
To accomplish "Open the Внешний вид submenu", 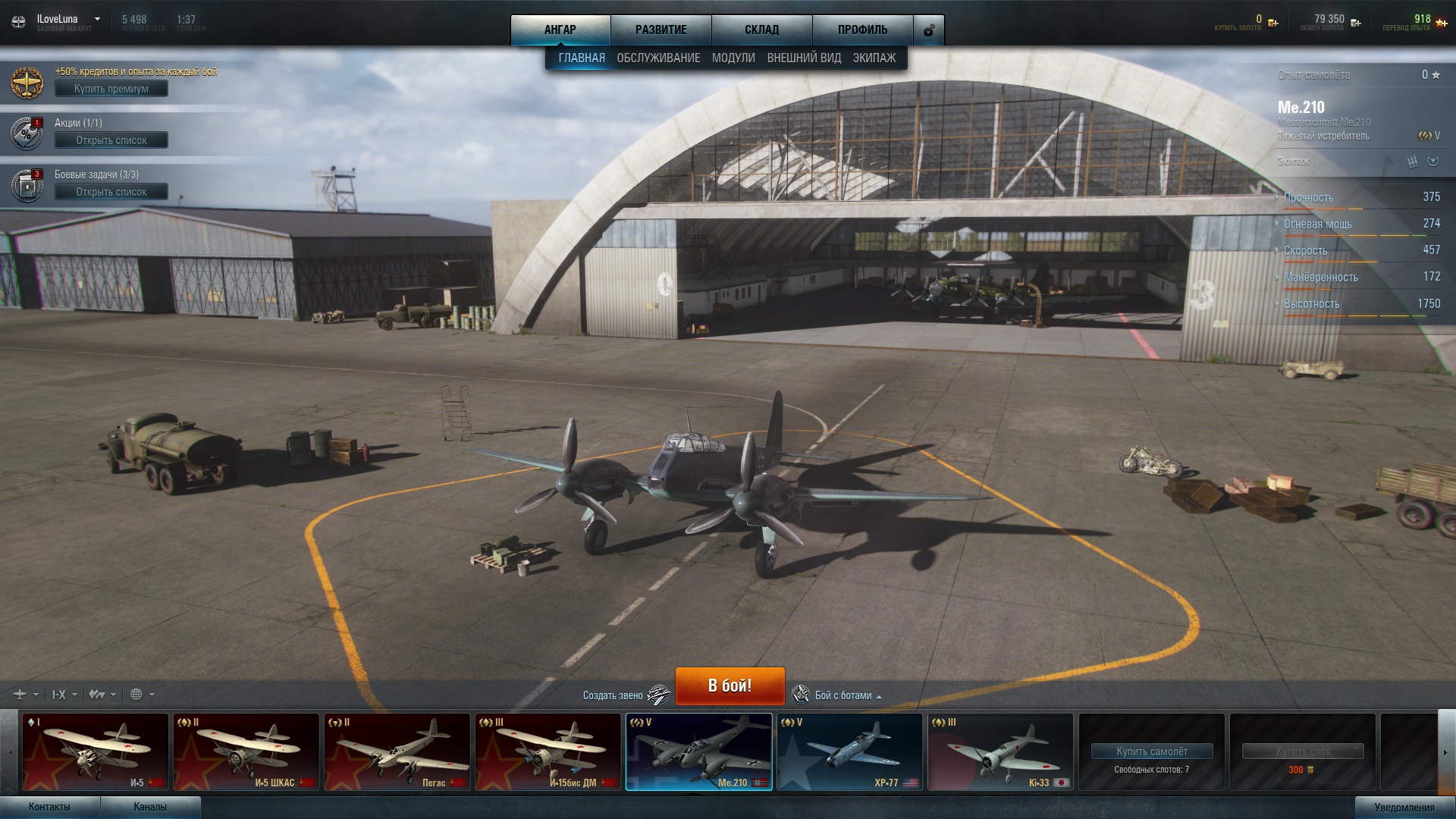I will pos(804,58).
